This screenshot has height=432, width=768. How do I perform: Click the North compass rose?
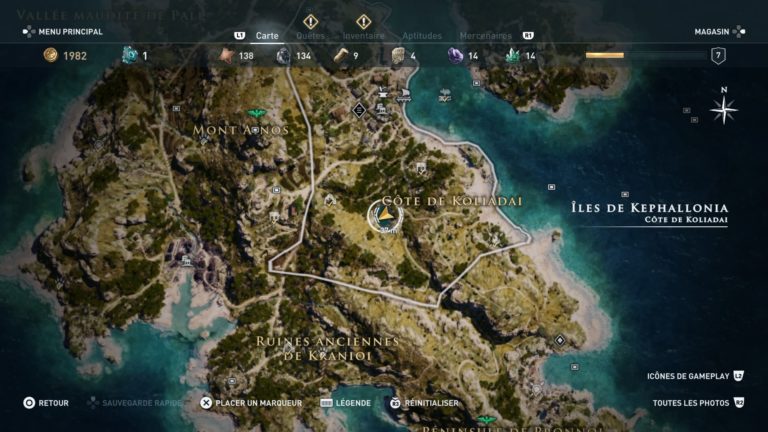723,108
